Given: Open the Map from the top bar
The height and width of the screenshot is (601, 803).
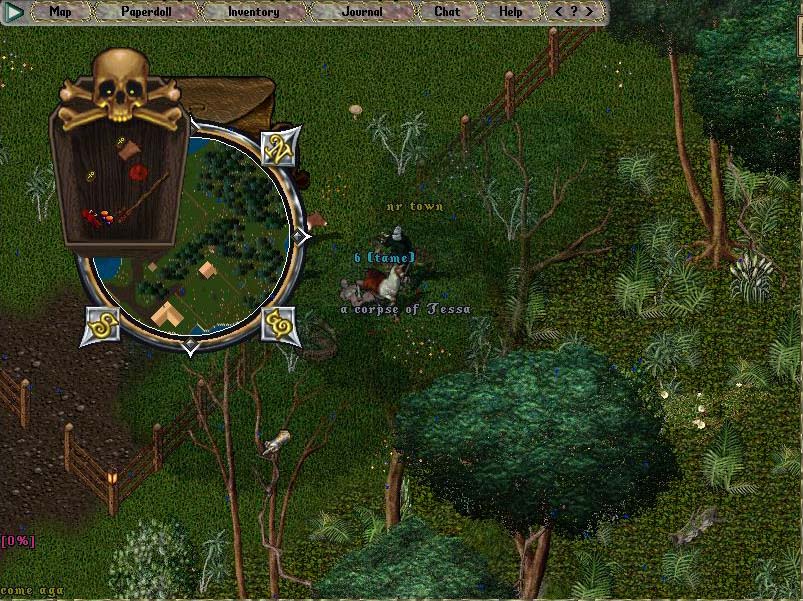Looking at the screenshot, I should point(61,12).
